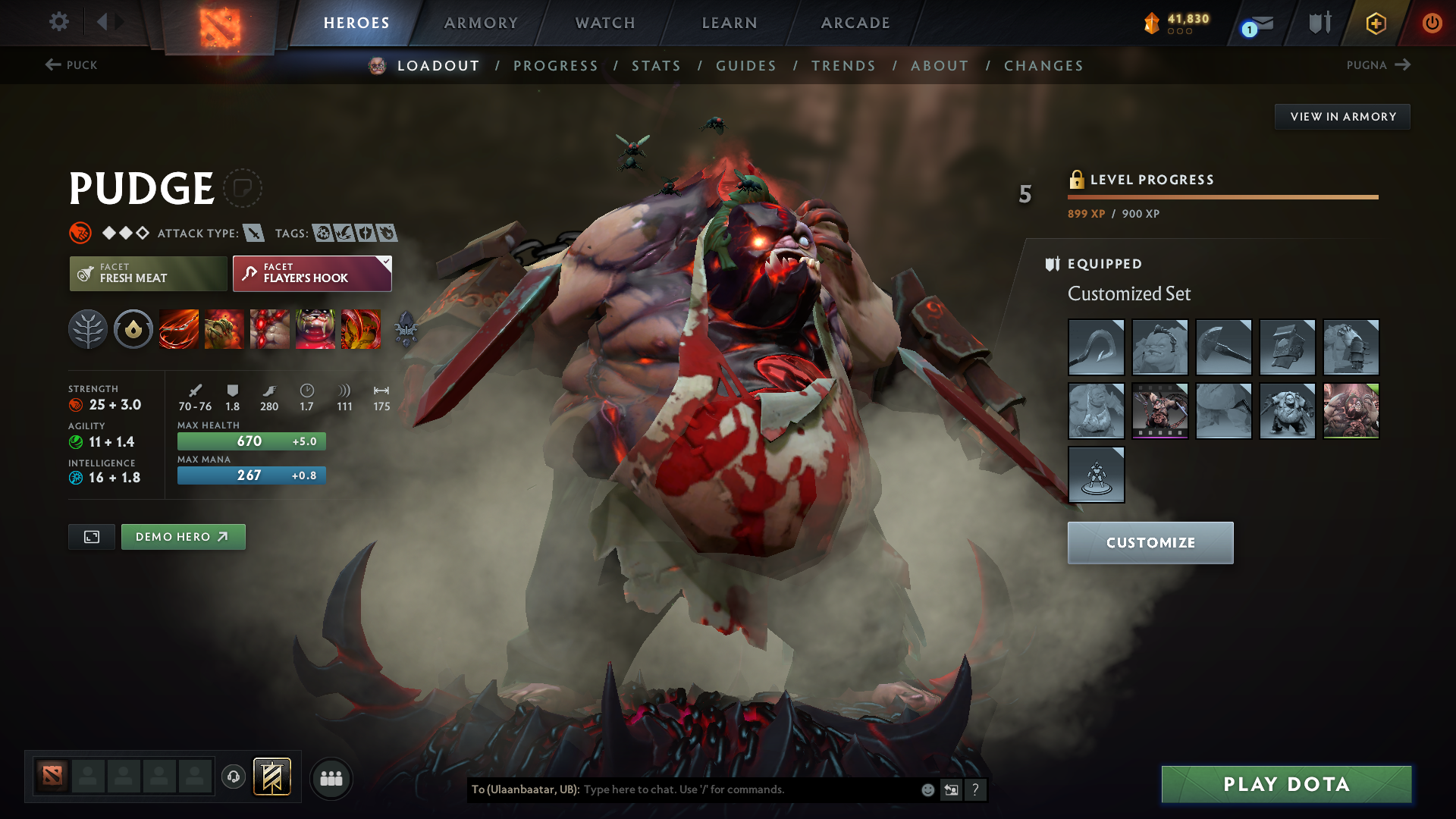Open the Watch tab

[605, 23]
